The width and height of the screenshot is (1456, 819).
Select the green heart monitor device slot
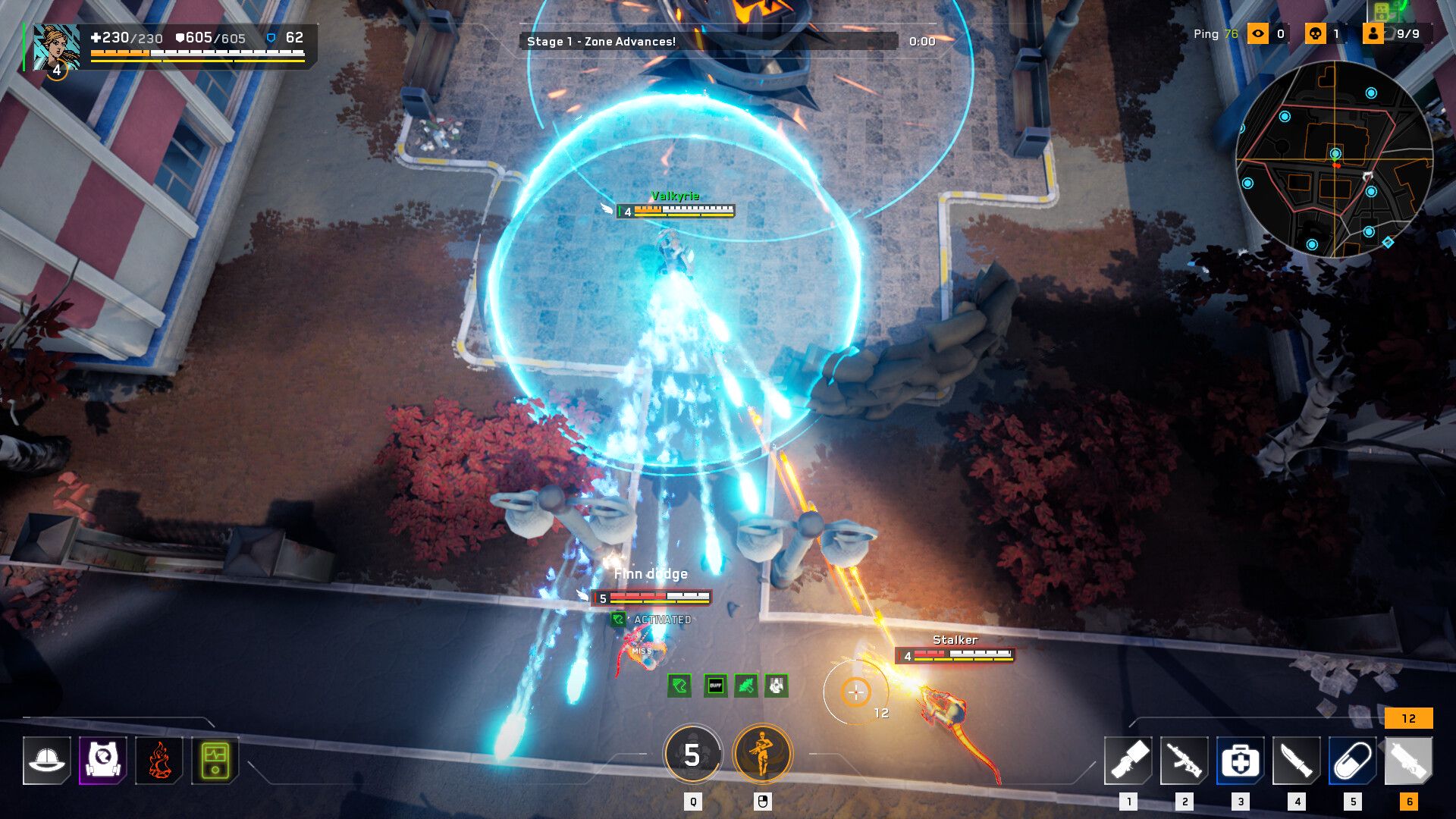click(215, 760)
